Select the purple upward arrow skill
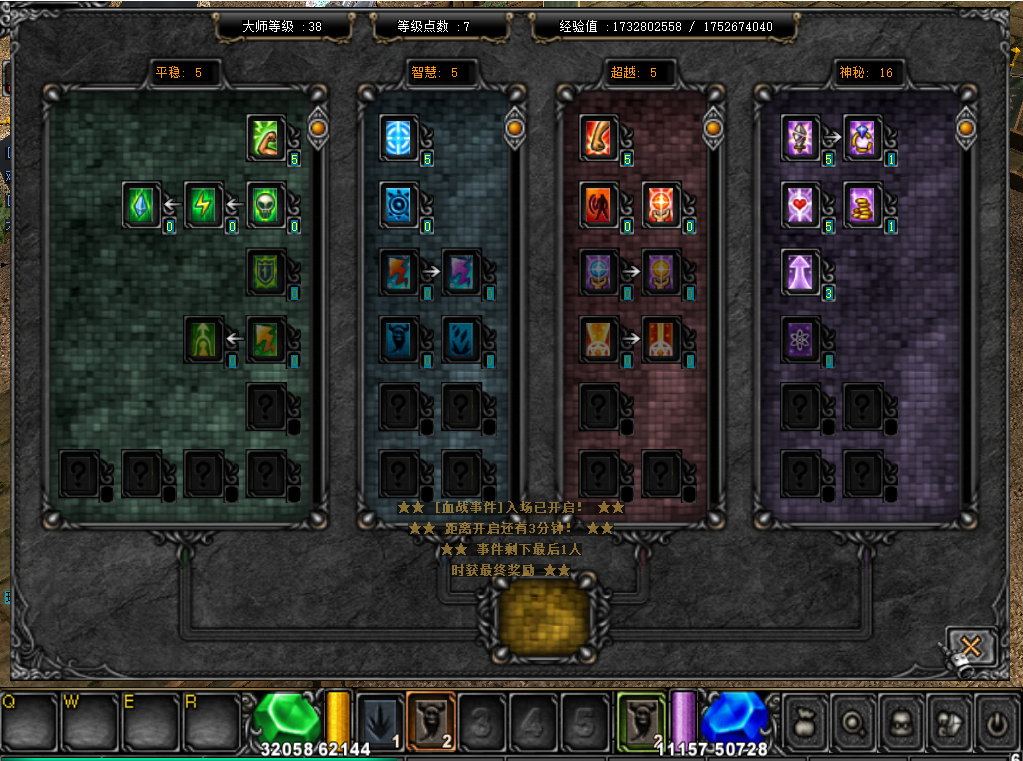The image size is (1023, 761). click(801, 271)
